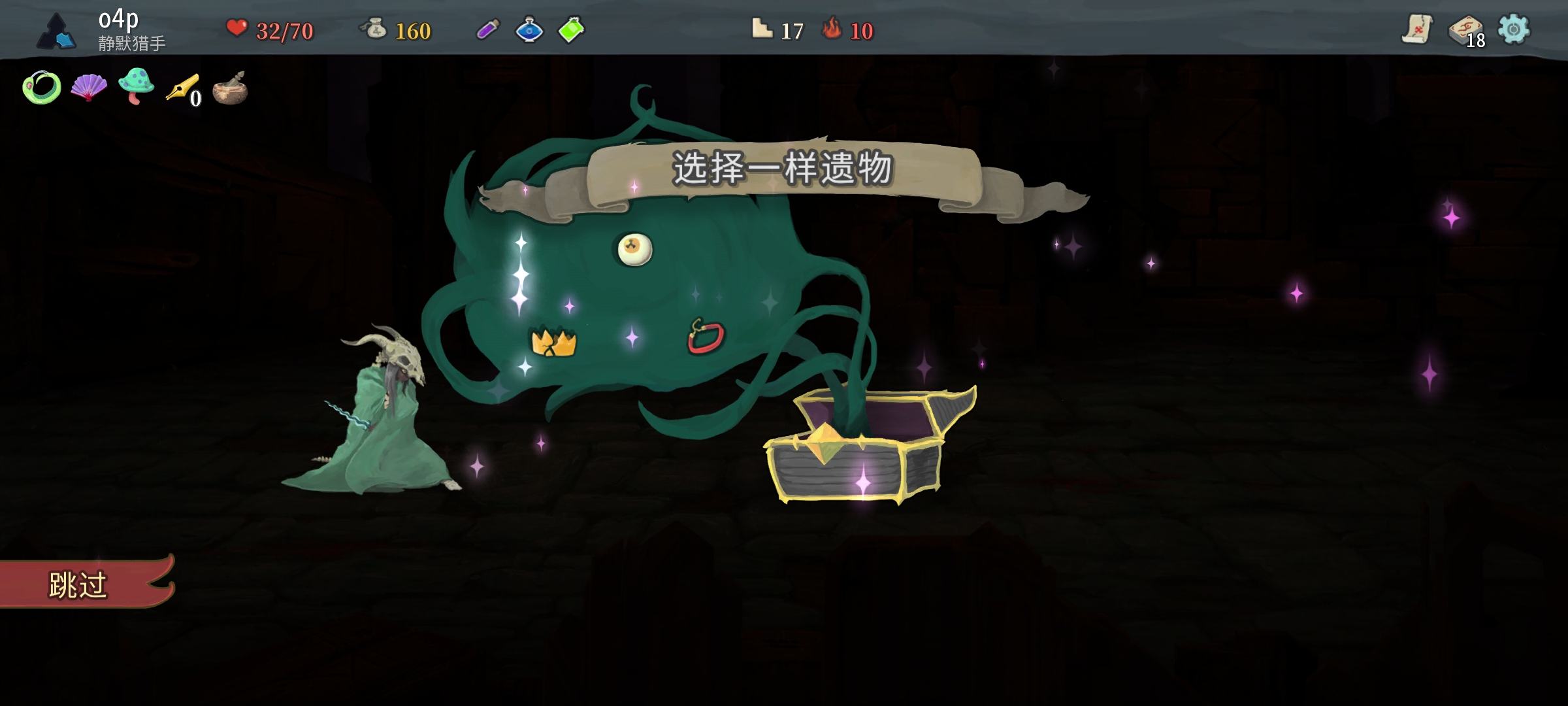Use the green bottle potion
Image resolution: width=1568 pixels, height=706 pixels.
[571, 29]
